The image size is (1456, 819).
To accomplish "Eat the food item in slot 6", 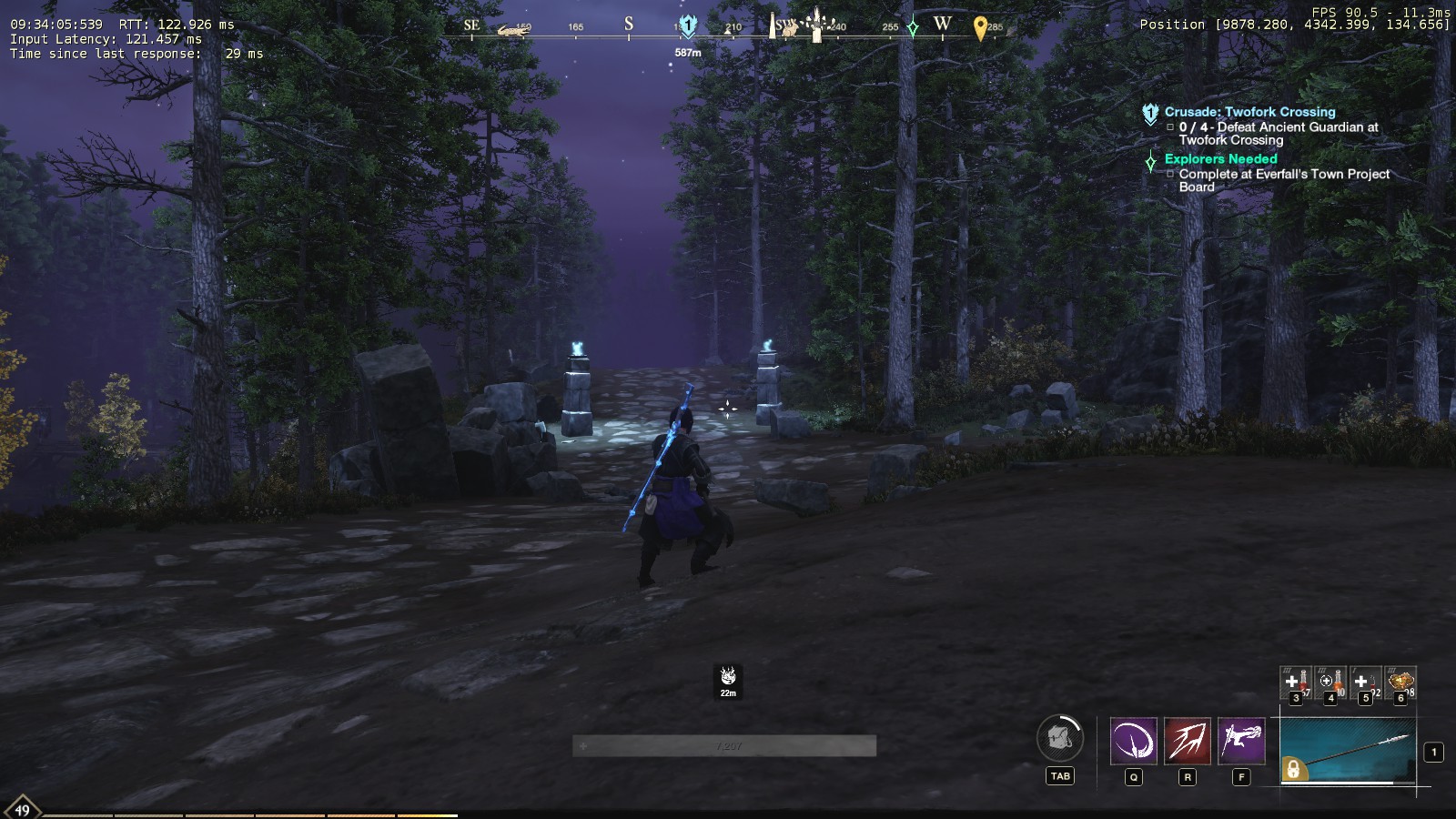I will point(1400,682).
